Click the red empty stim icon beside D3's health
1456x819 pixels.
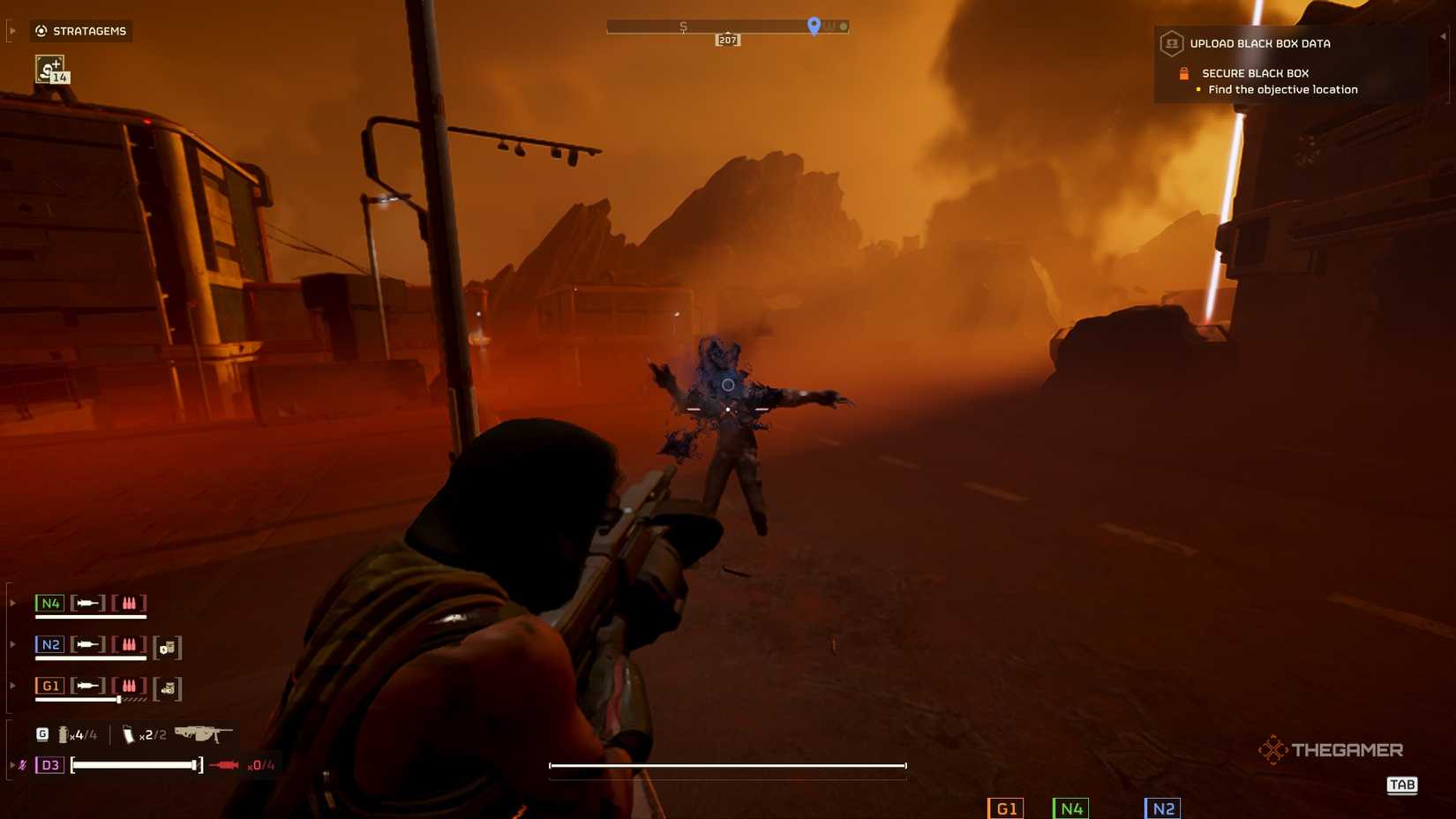(x=225, y=765)
